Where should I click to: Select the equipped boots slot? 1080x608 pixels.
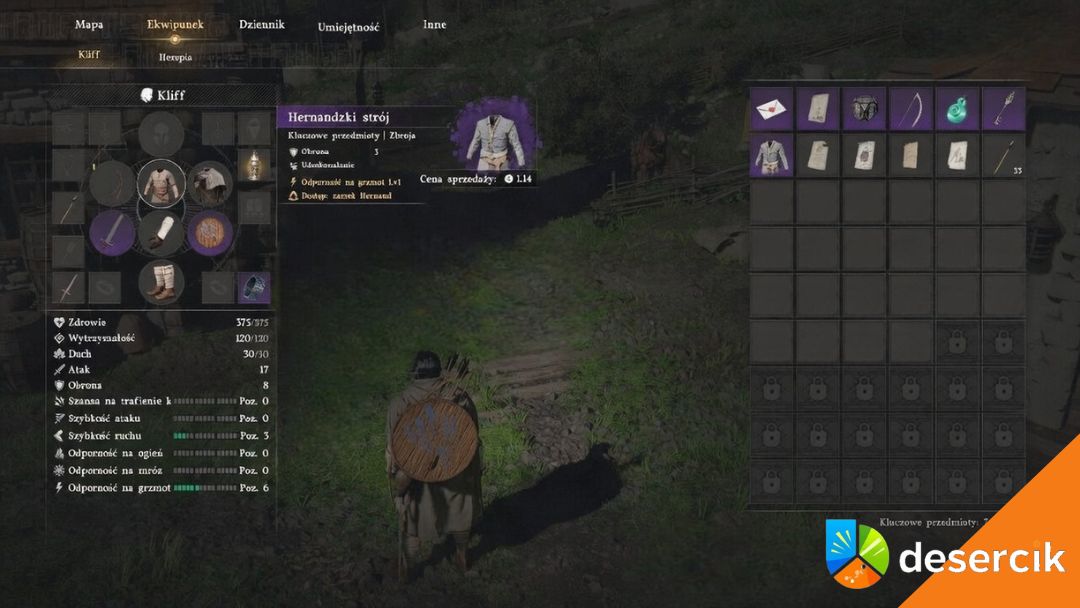[161, 281]
